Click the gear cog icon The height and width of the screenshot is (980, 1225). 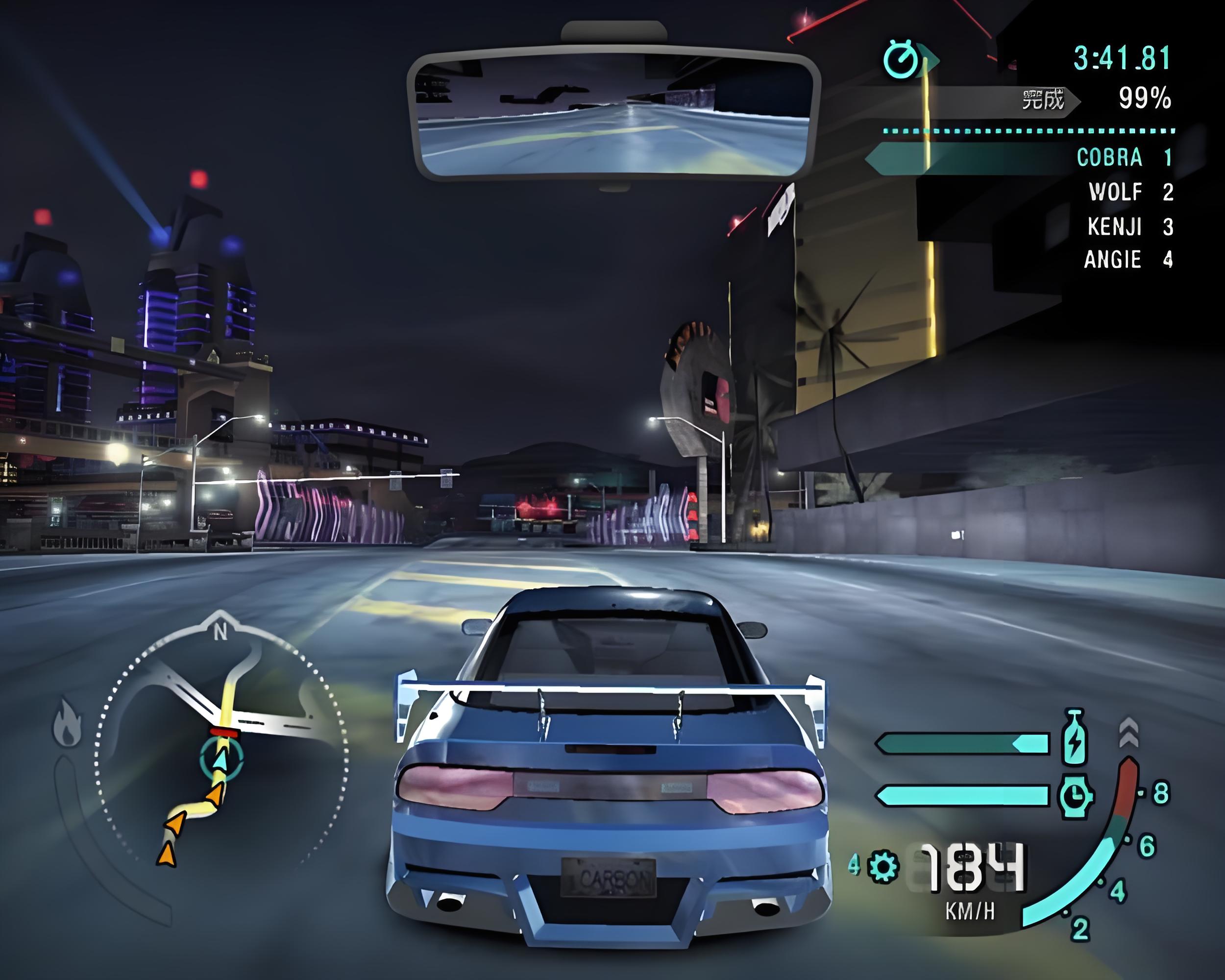883,866
